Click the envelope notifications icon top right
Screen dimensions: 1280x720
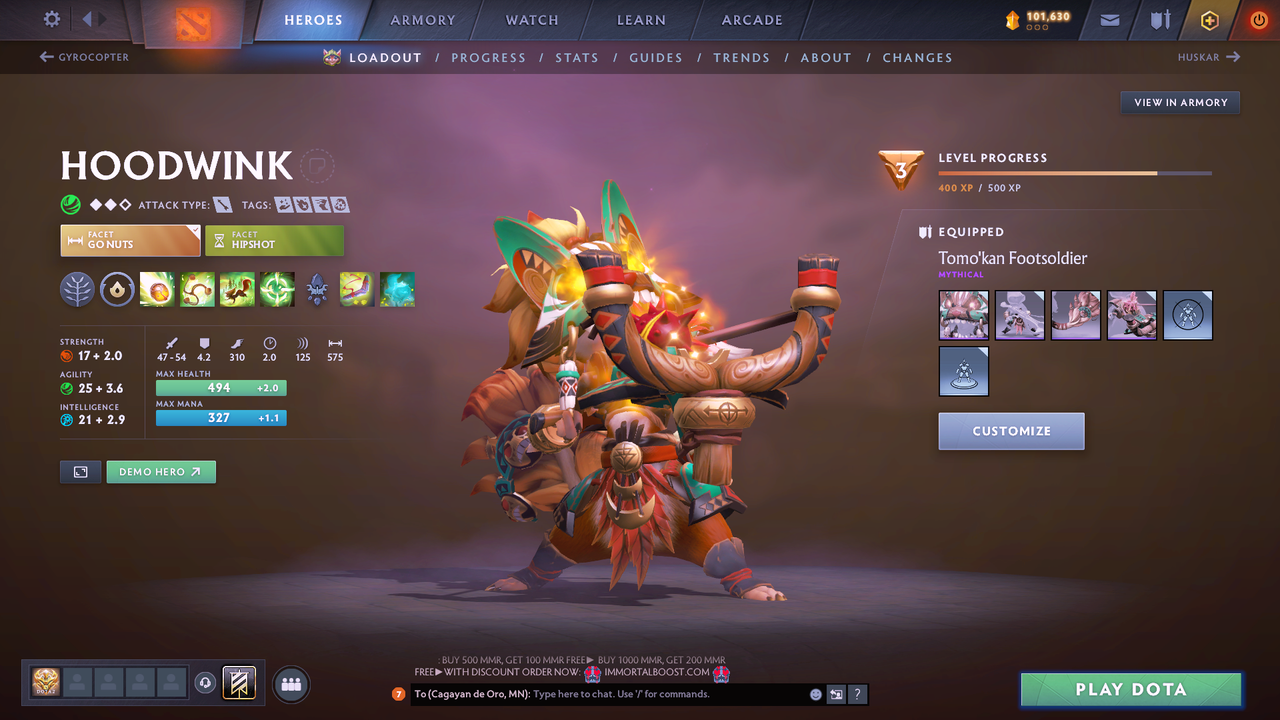click(x=1108, y=19)
